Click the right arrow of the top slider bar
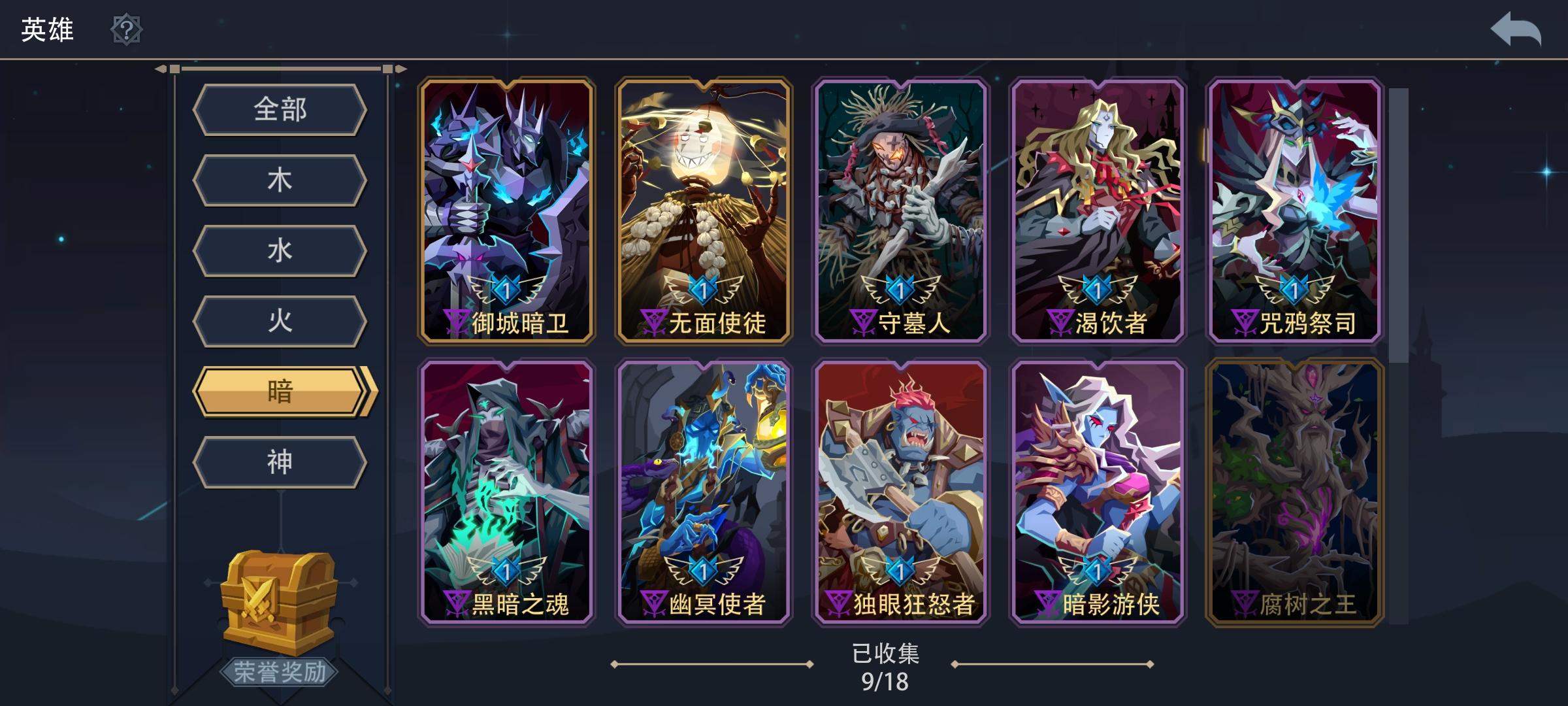Screen dimensions: 1568x706 (399, 67)
